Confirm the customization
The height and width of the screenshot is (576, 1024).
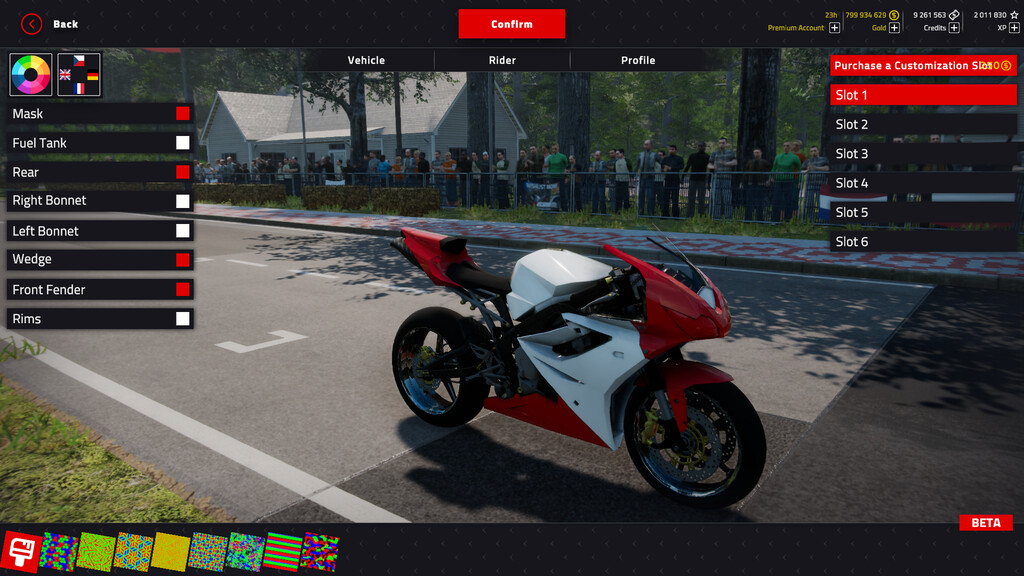pyautogui.click(x=512, y=24)
